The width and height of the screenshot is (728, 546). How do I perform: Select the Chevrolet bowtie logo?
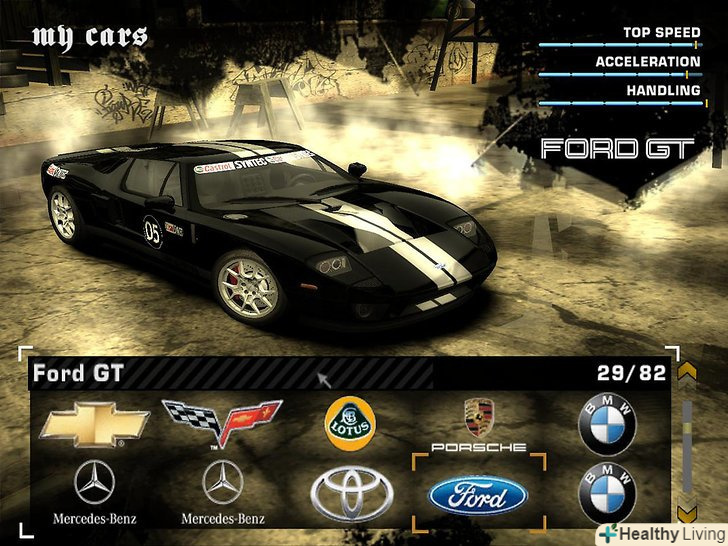click(x=94, y=425)
